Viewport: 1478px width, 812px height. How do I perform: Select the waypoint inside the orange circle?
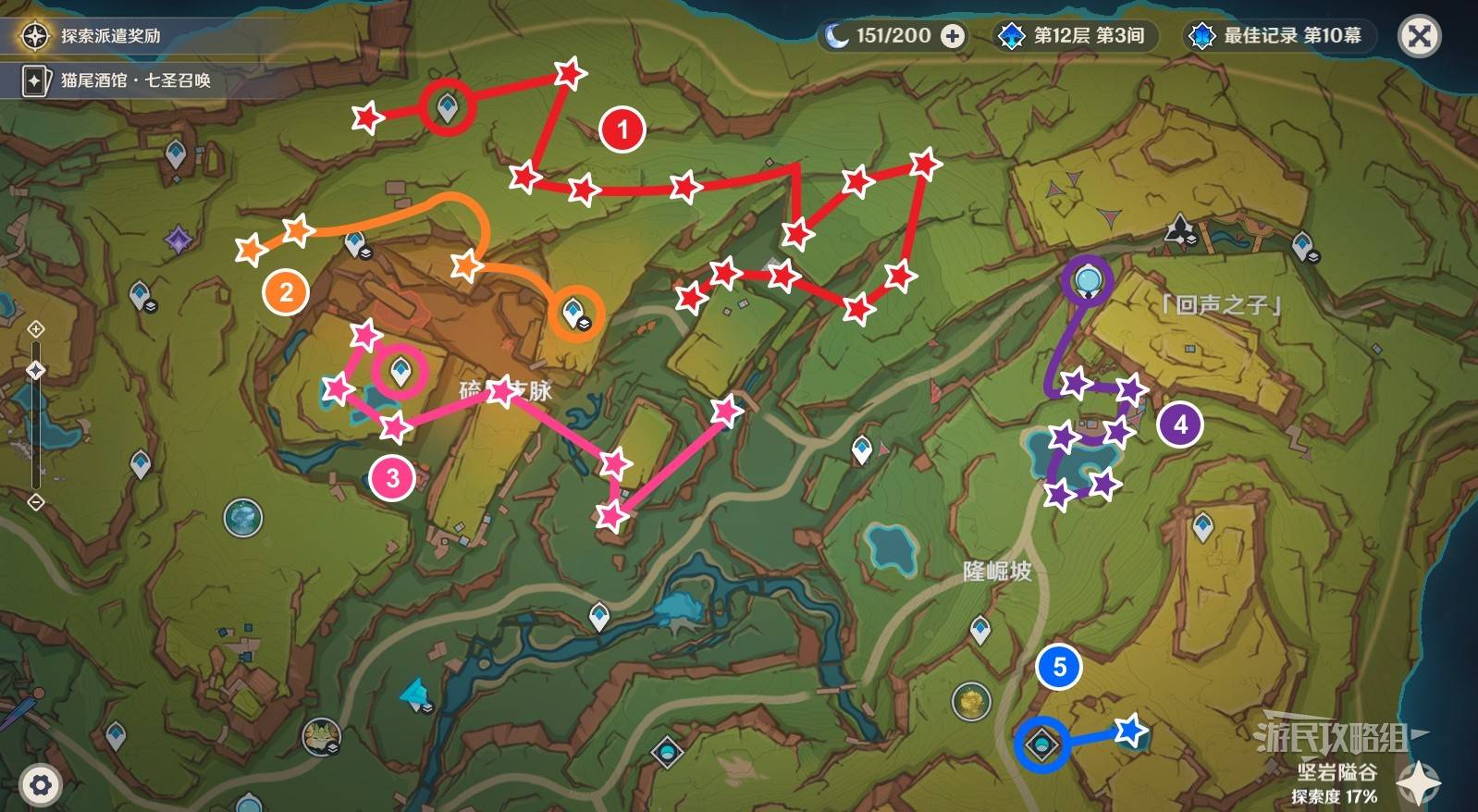(574, 312)
